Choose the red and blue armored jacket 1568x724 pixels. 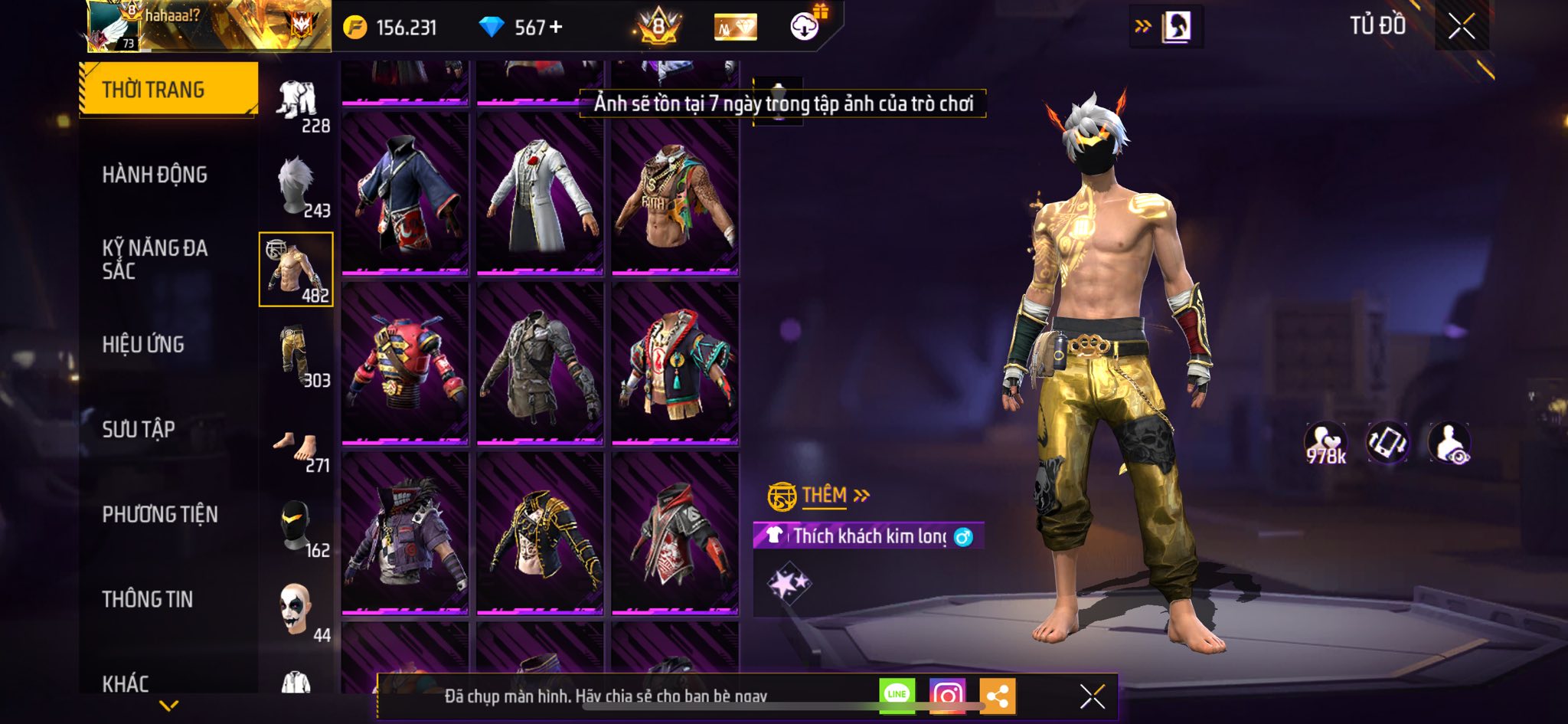tap(405, 363)
